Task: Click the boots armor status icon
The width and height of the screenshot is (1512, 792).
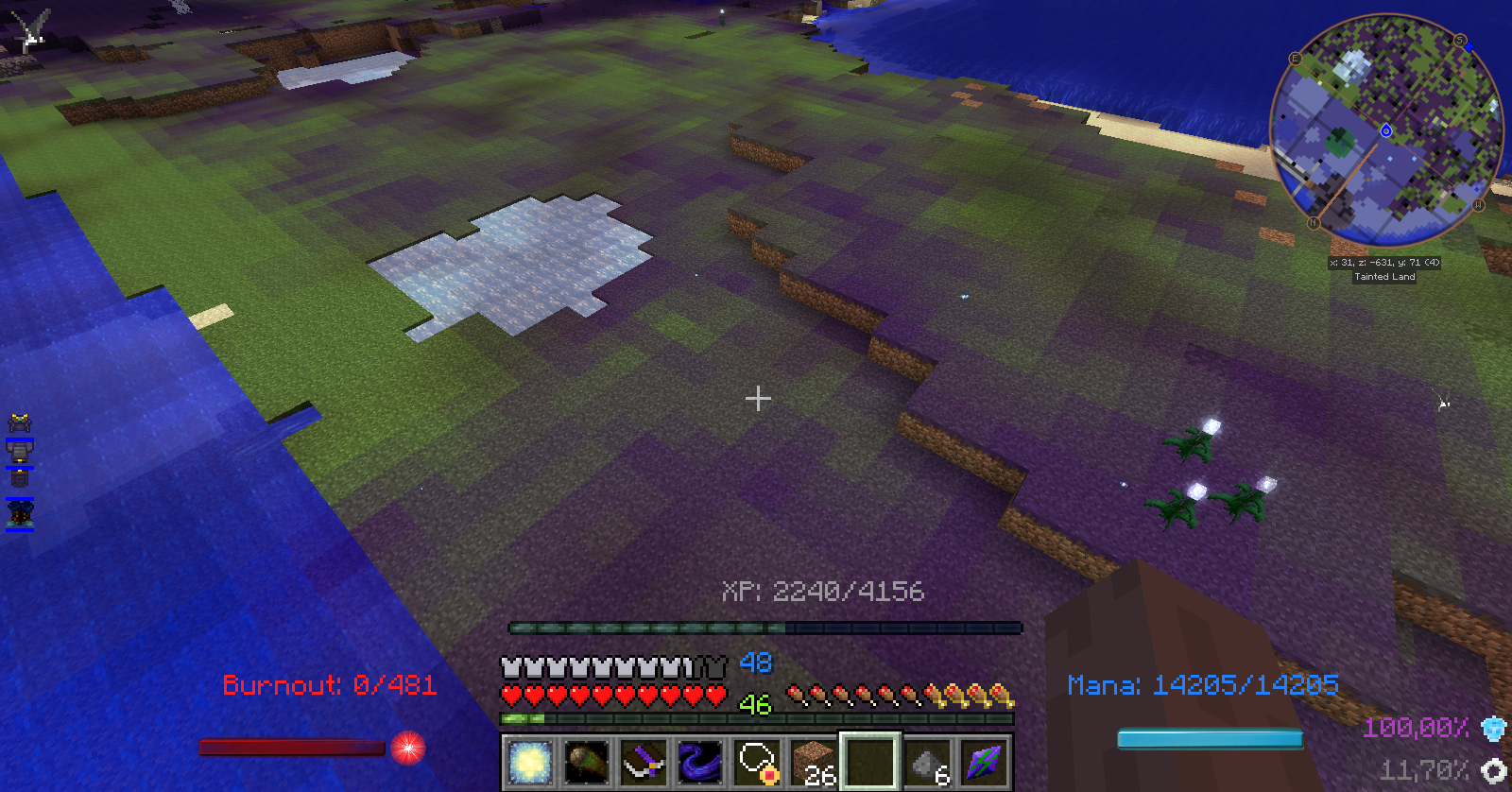Action: [x=20, y=513]
